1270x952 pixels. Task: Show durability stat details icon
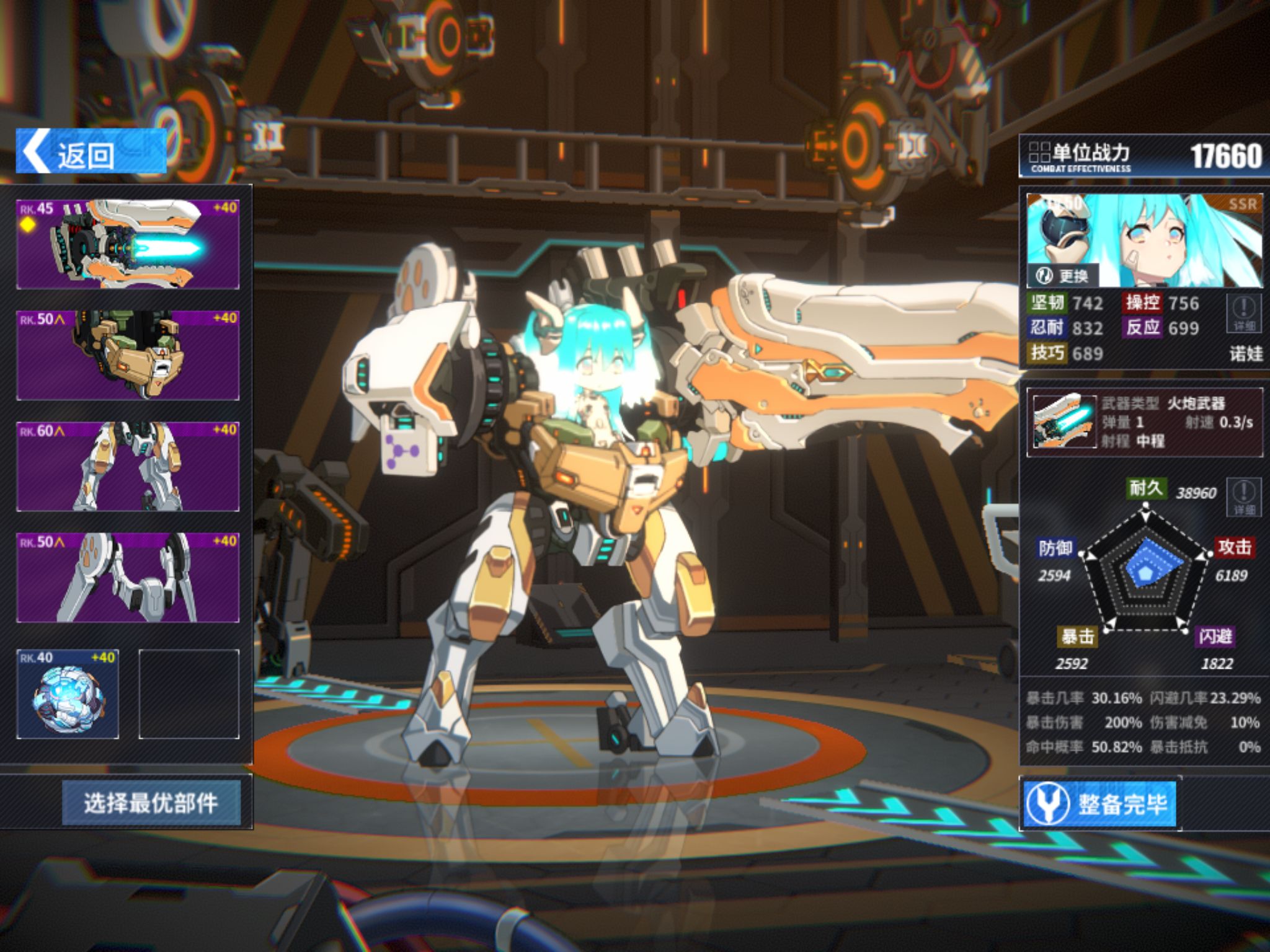pos(1243,497)
